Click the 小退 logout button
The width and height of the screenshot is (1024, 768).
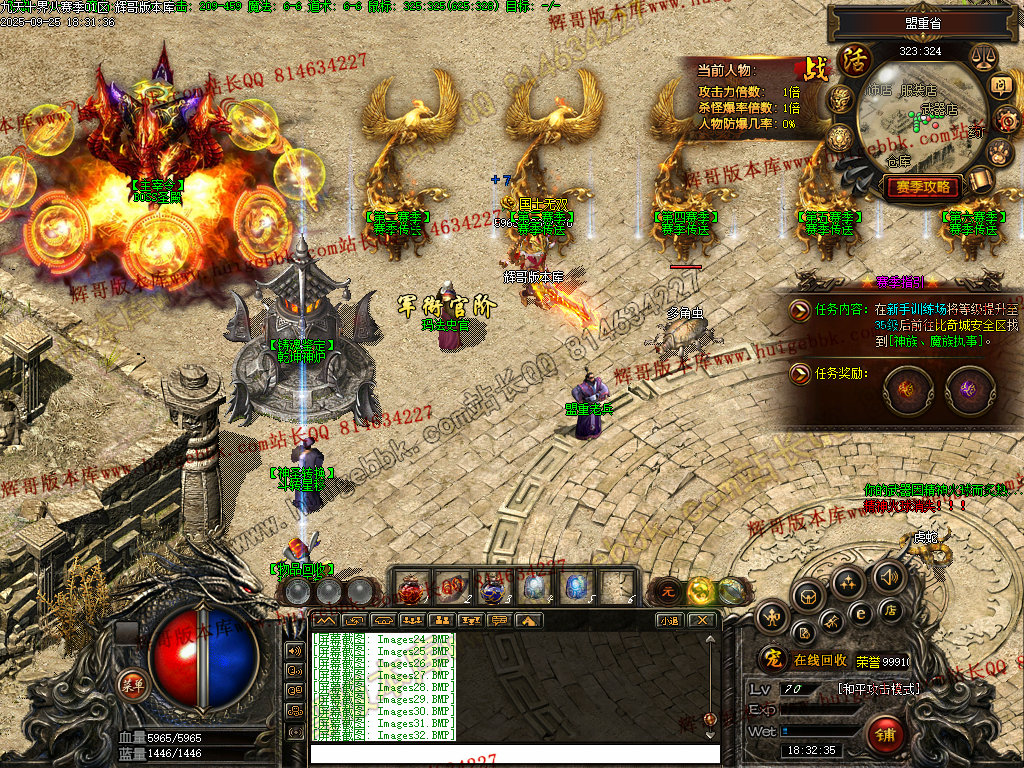(x=670, y=620)
